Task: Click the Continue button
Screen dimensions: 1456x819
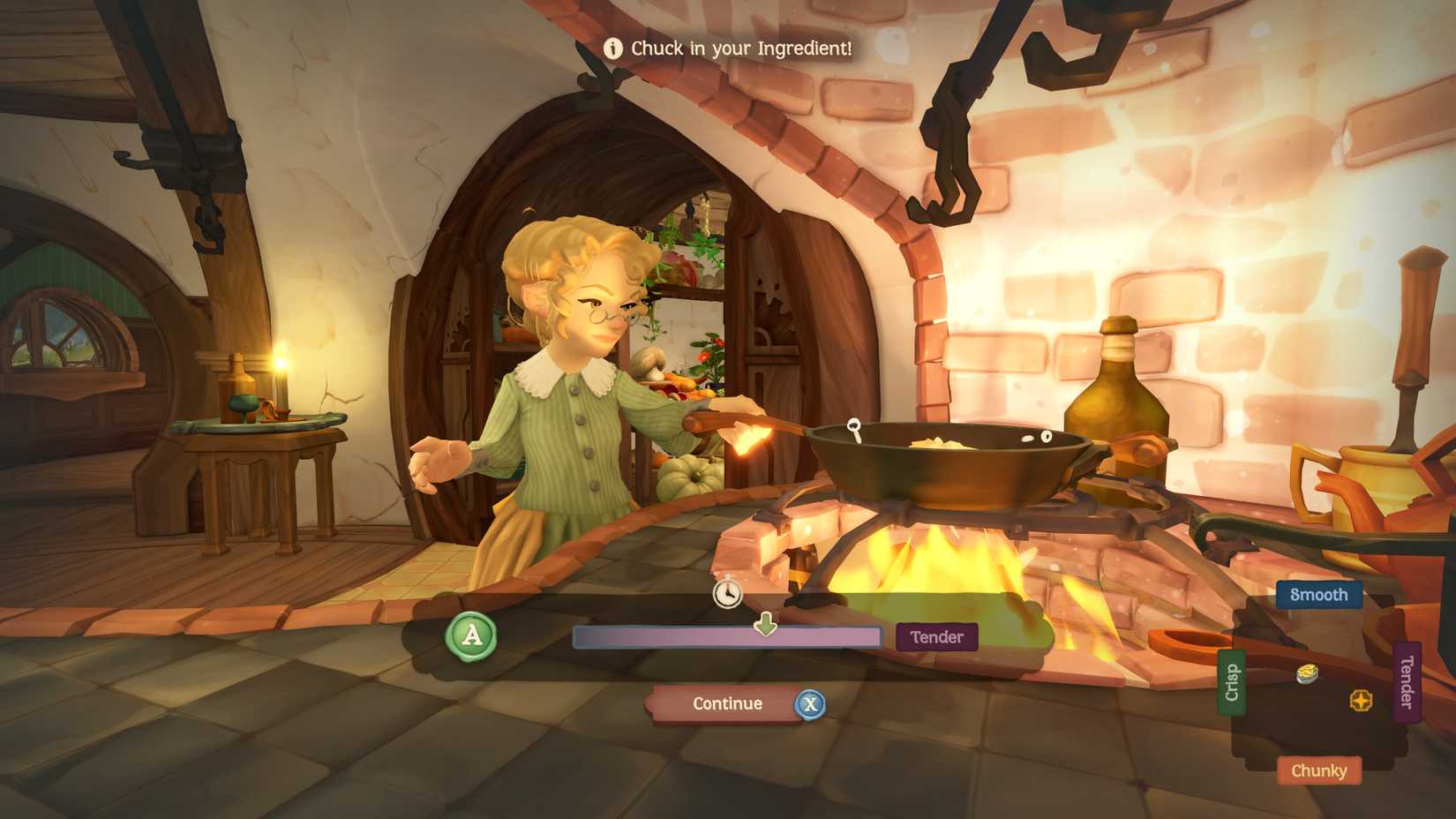Action: click(727, 704)
